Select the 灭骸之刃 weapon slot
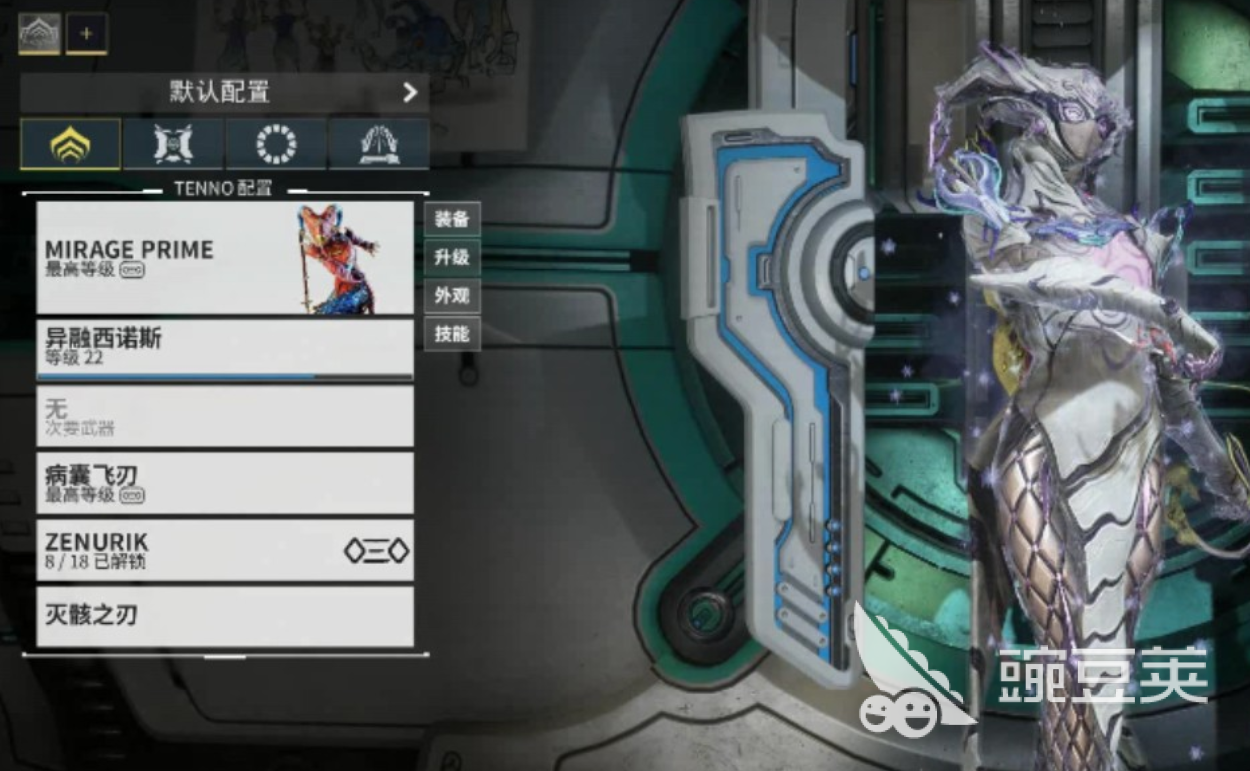This screenshot has height=771, width=1250. click(x=225, y=616)
